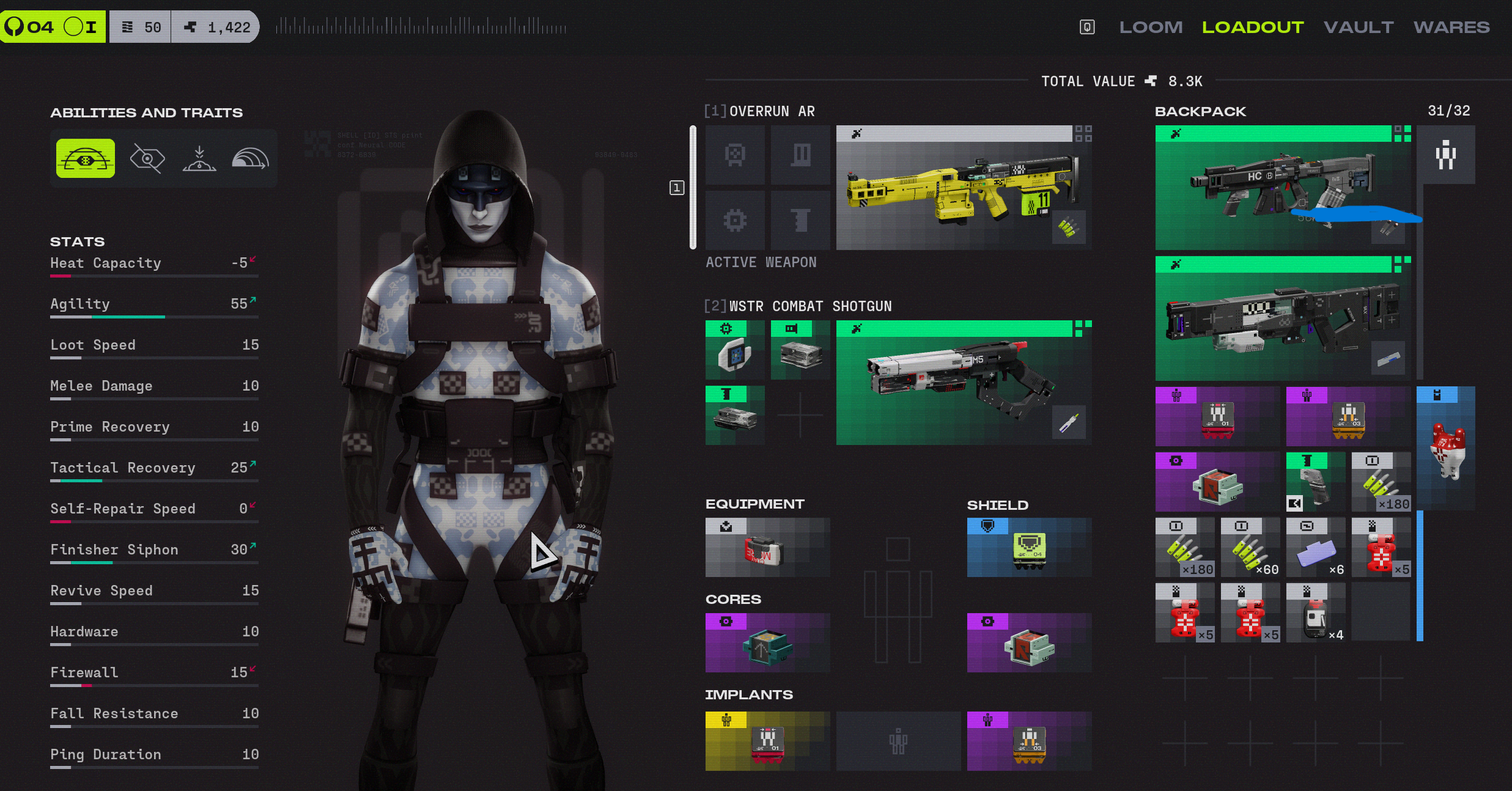Select the yellow Overrun AR weapon slot
Viewport: 1512px width, 791px height.
point(964,188)
